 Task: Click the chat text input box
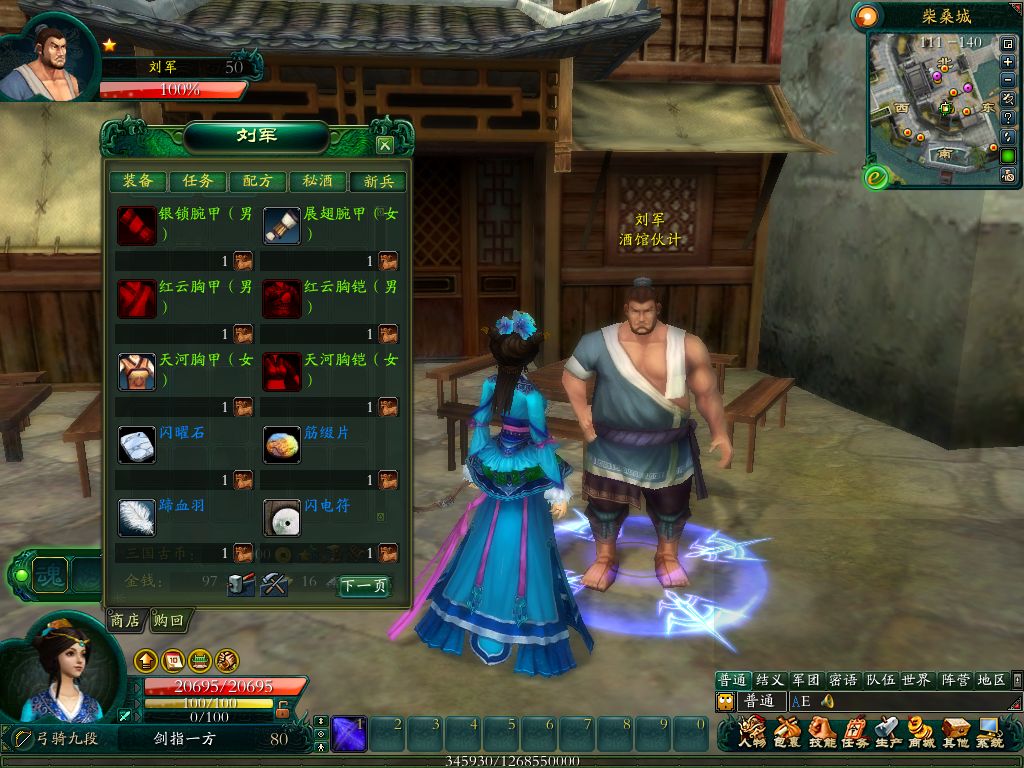(x=900, y=702)
